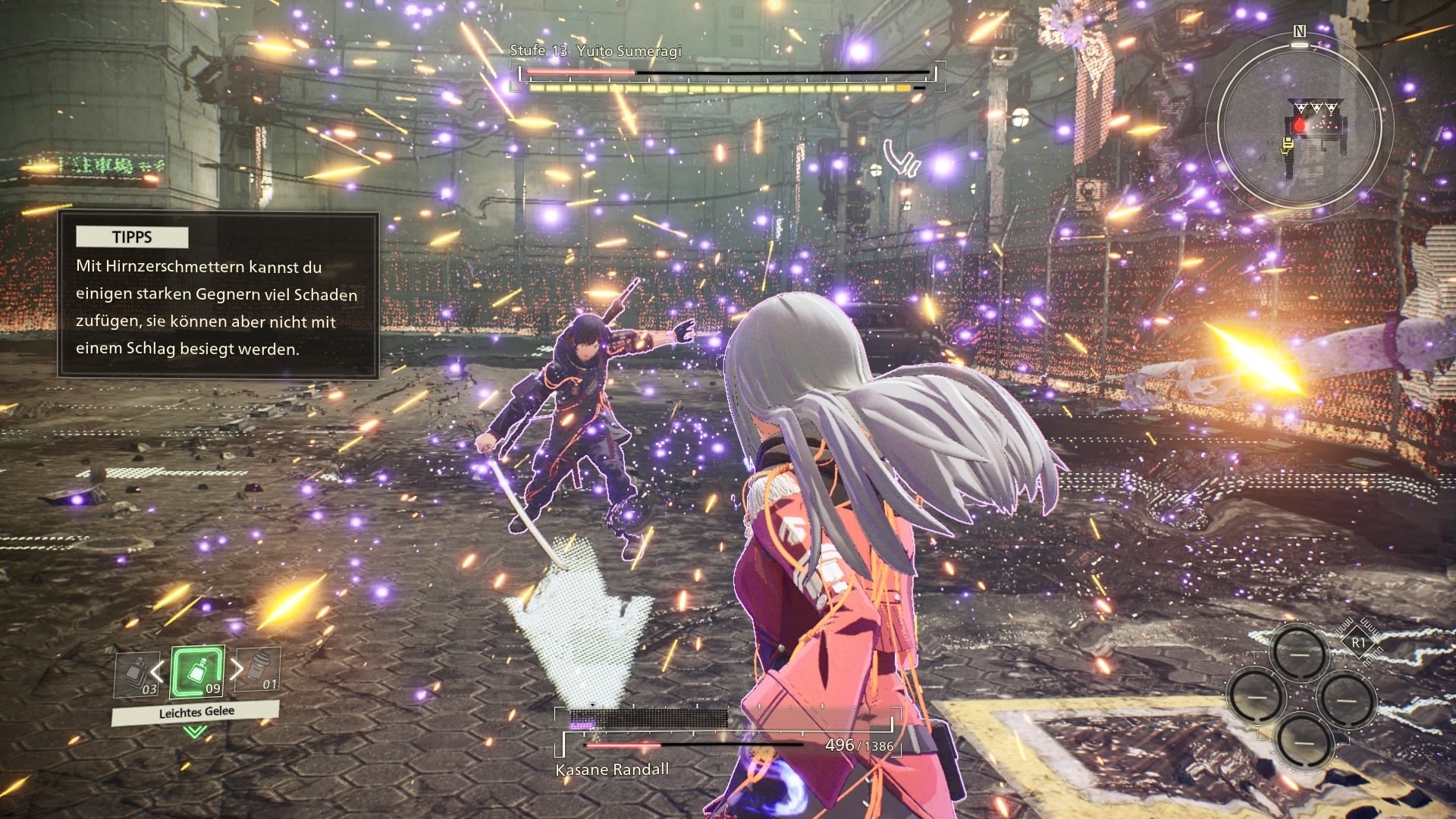Choose the grey bottle item with count 03
The width and height of the screenshot is (1456, 819).
click(137, 674)
